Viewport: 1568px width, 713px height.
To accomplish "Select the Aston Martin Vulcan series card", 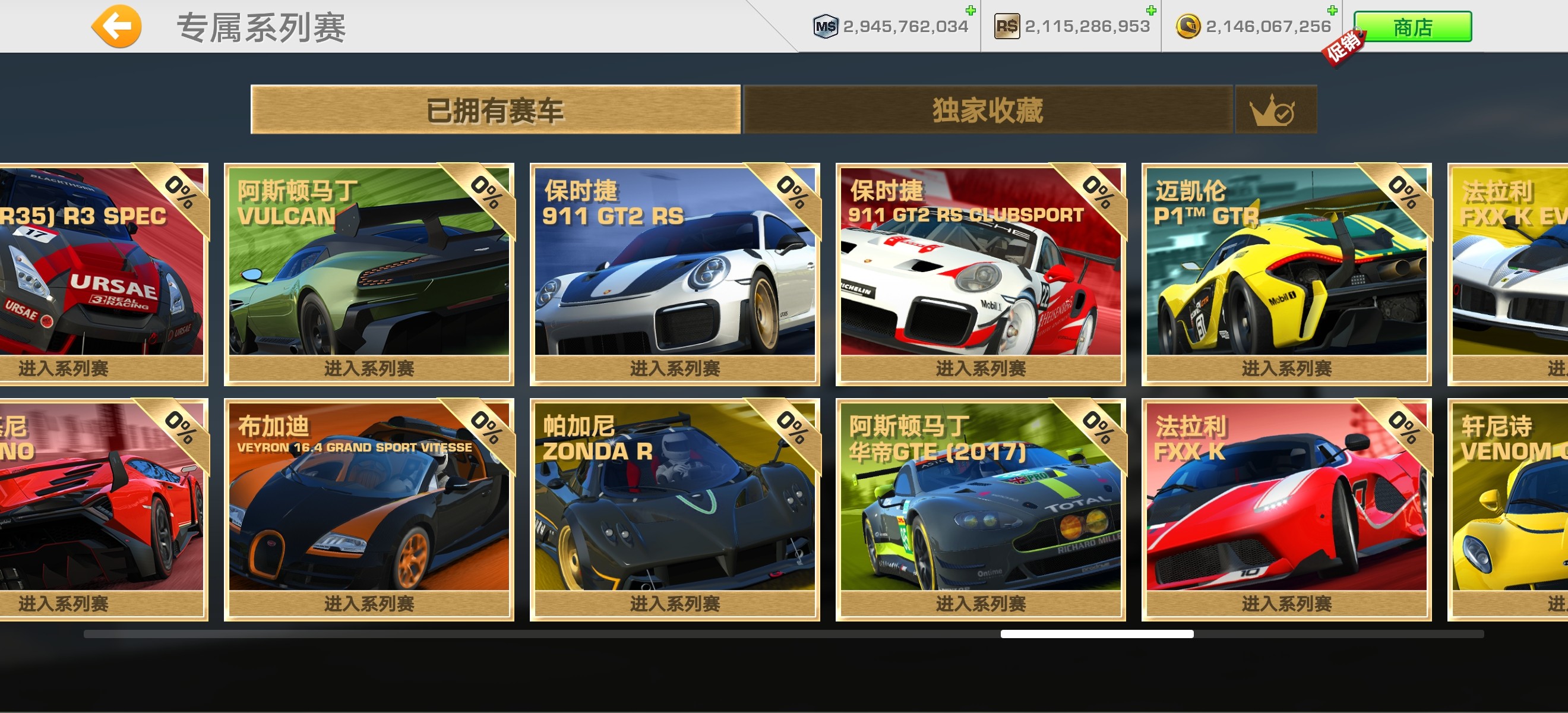I will [x=369, y=274].
